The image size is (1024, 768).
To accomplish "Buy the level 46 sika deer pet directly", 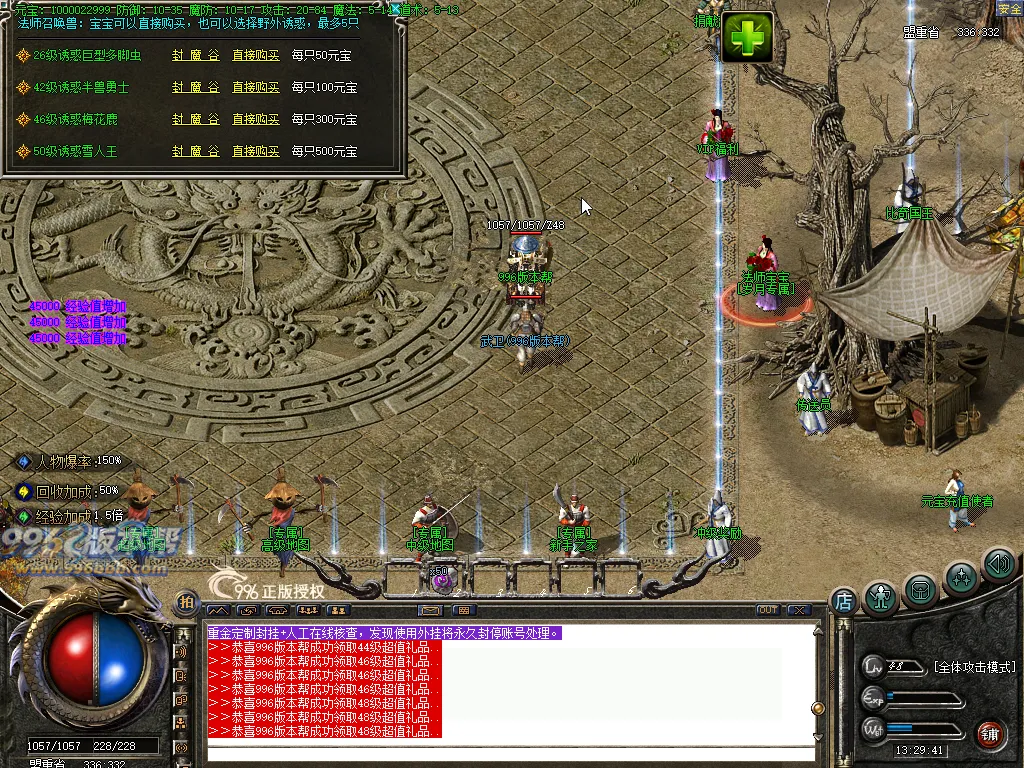I will pyautogui.click(x=255, y=119).
